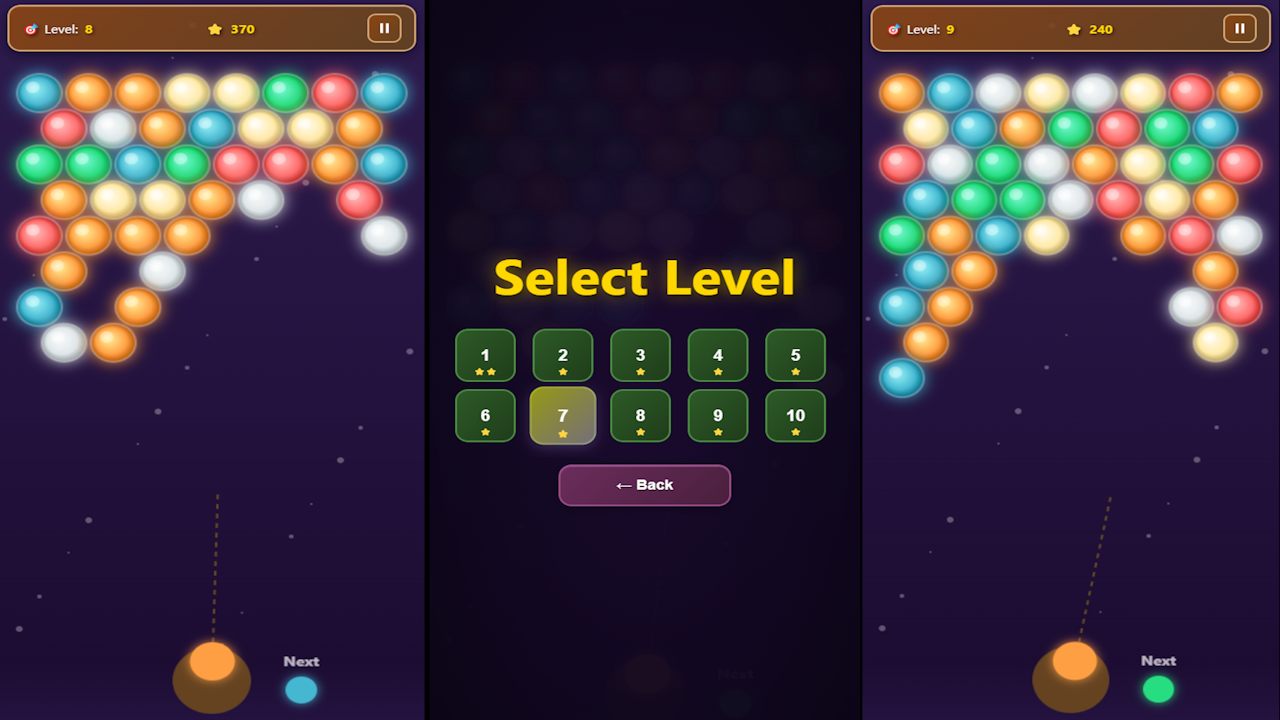The height and width of the screenshot is (720, 1280).
Task: Select level 3 from the grid
Action: [x=640, y=355]
